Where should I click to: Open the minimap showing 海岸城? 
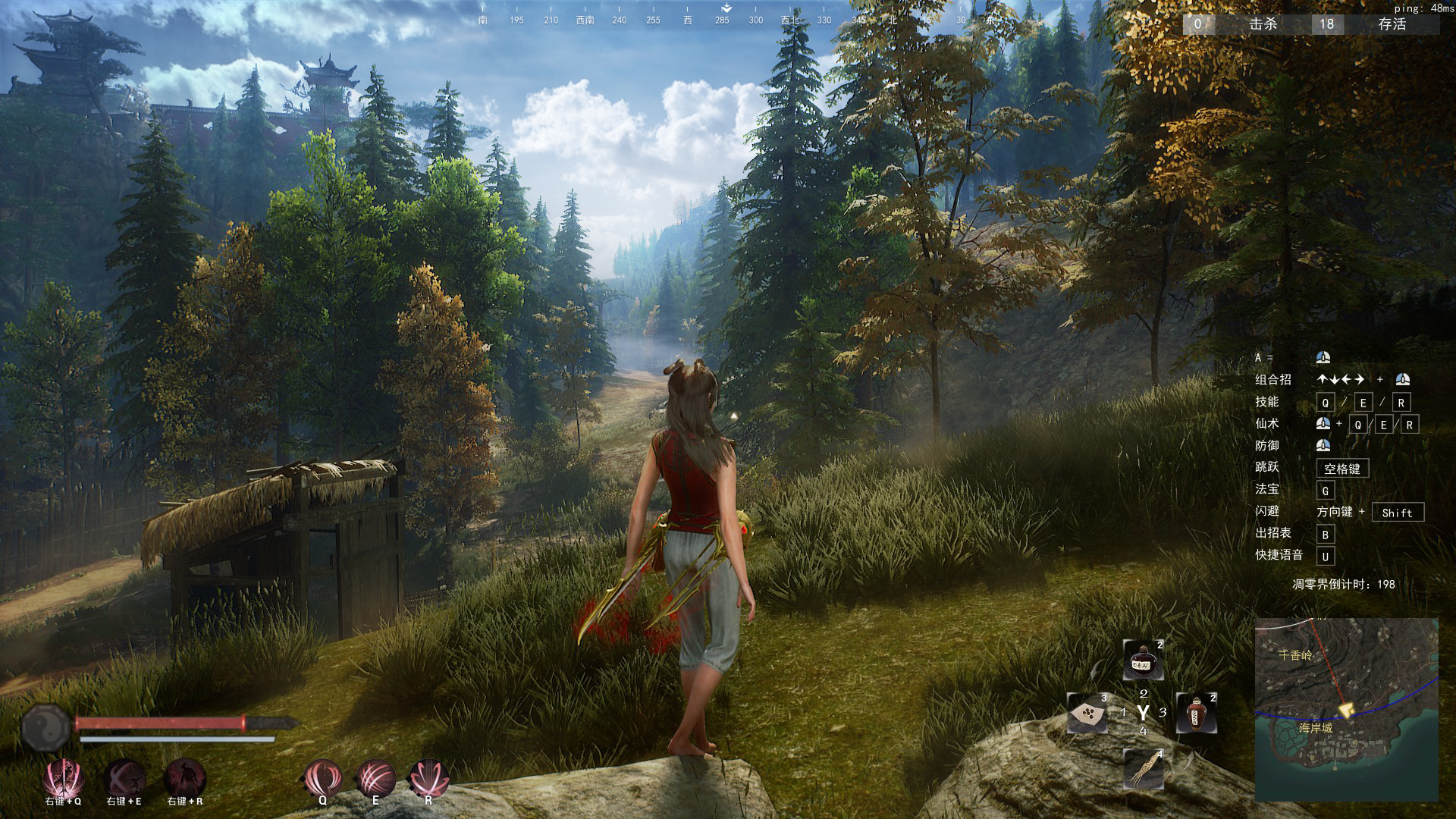pos(1346,709)
